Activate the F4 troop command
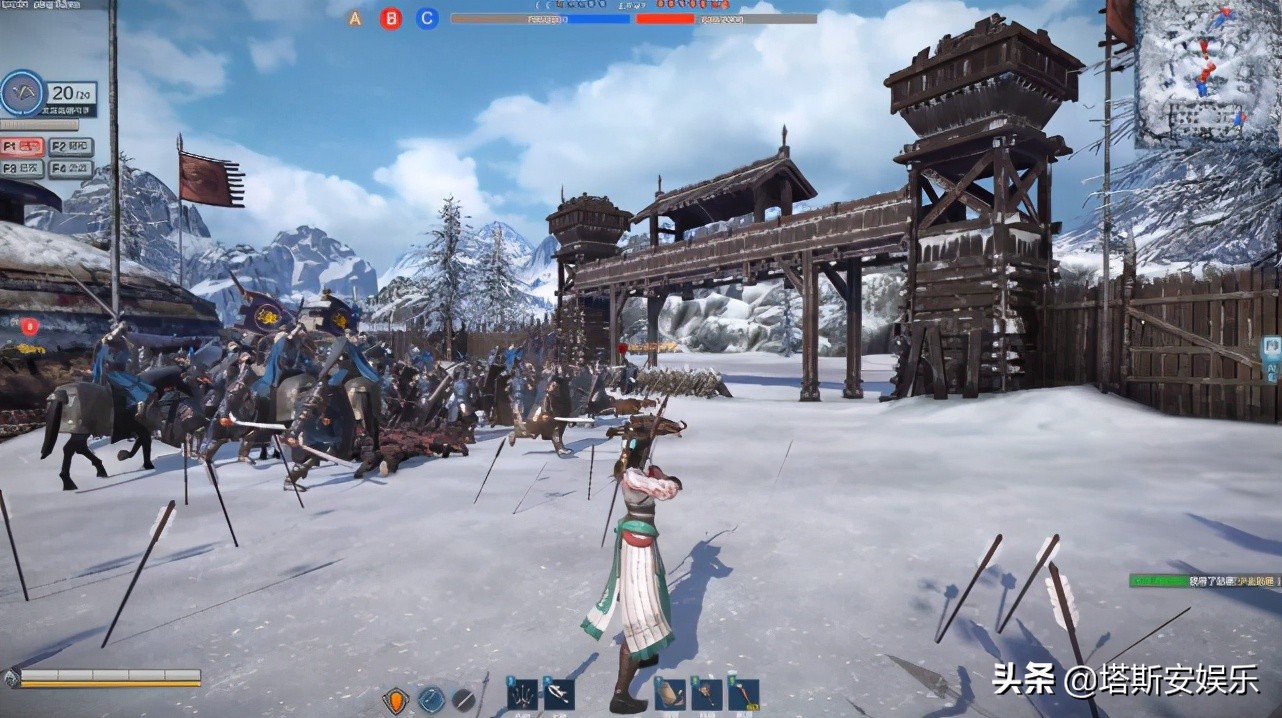1282x718 pixels. pyautogui.click(x=71, y=168)
